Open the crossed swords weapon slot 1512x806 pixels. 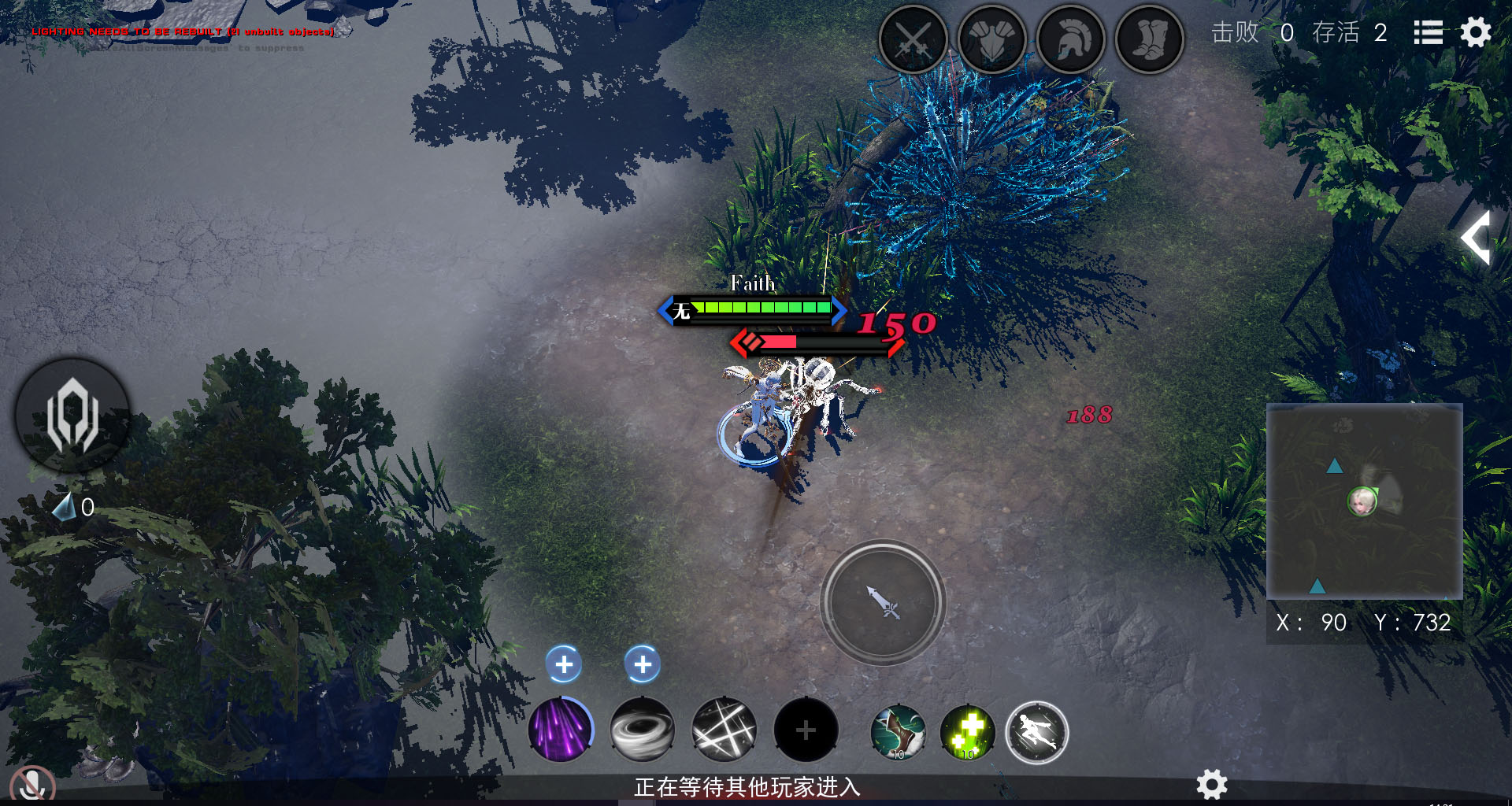(x=913, y=39)
